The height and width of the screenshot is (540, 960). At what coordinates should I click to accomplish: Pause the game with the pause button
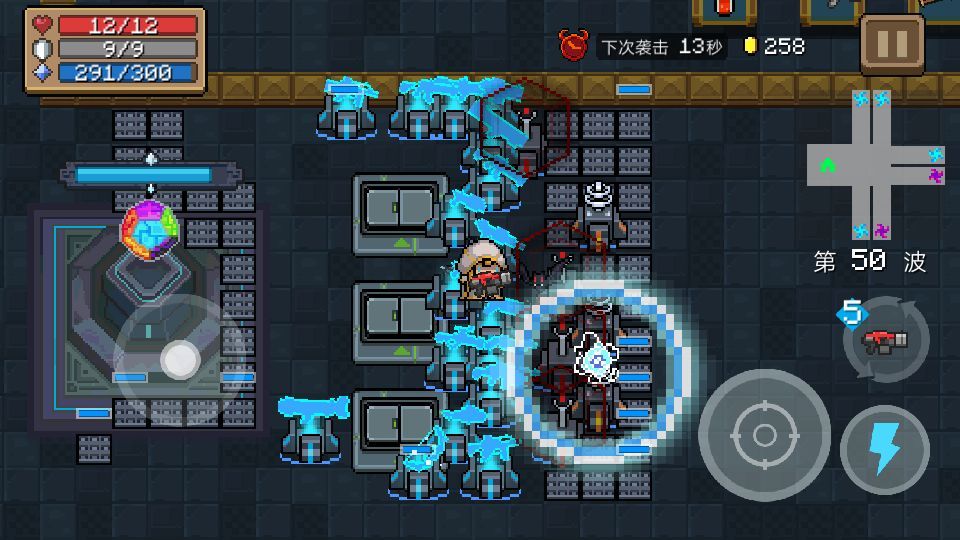click(891, 44)
